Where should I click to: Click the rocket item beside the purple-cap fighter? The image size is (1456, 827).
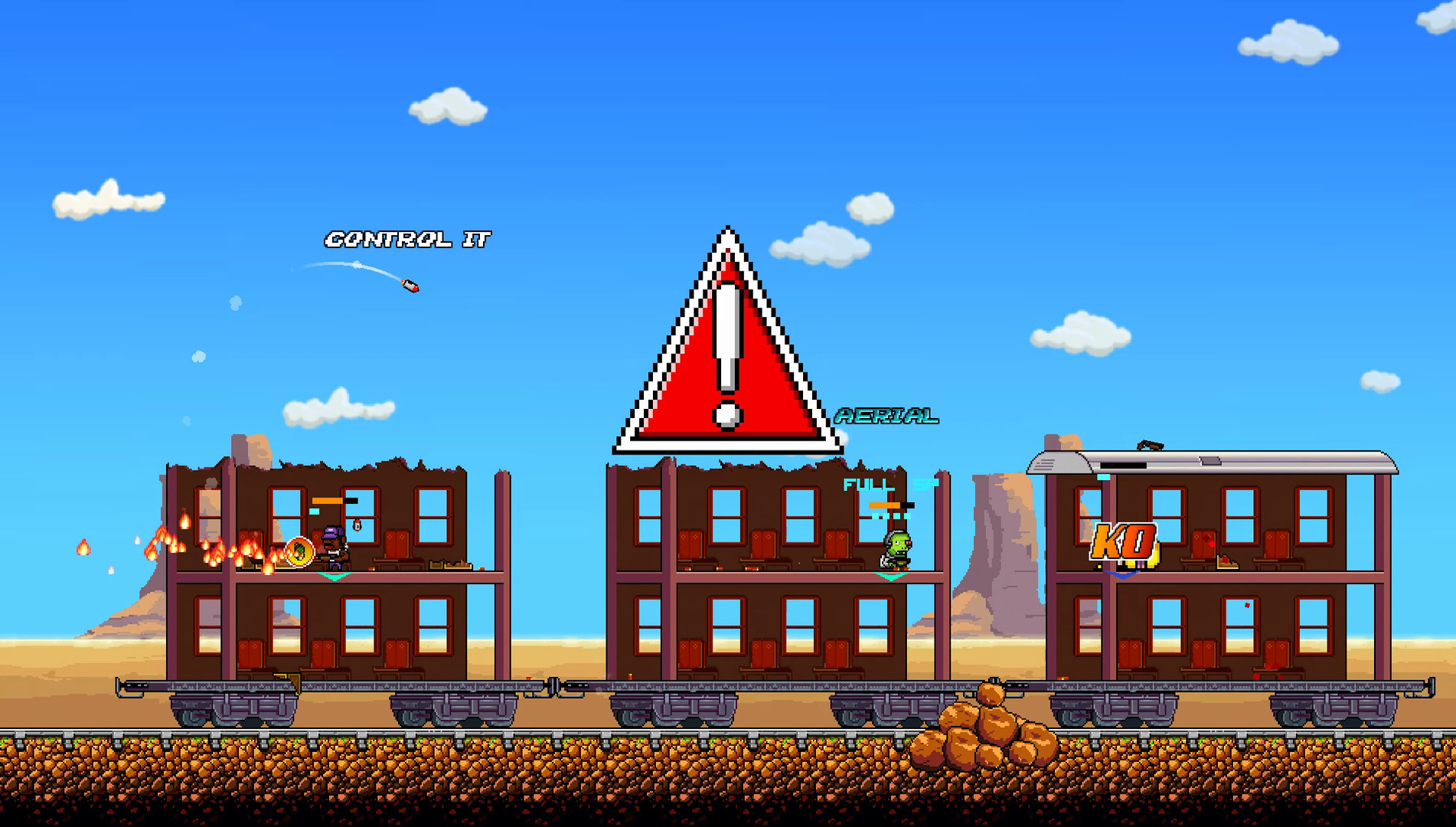(356, 525)
